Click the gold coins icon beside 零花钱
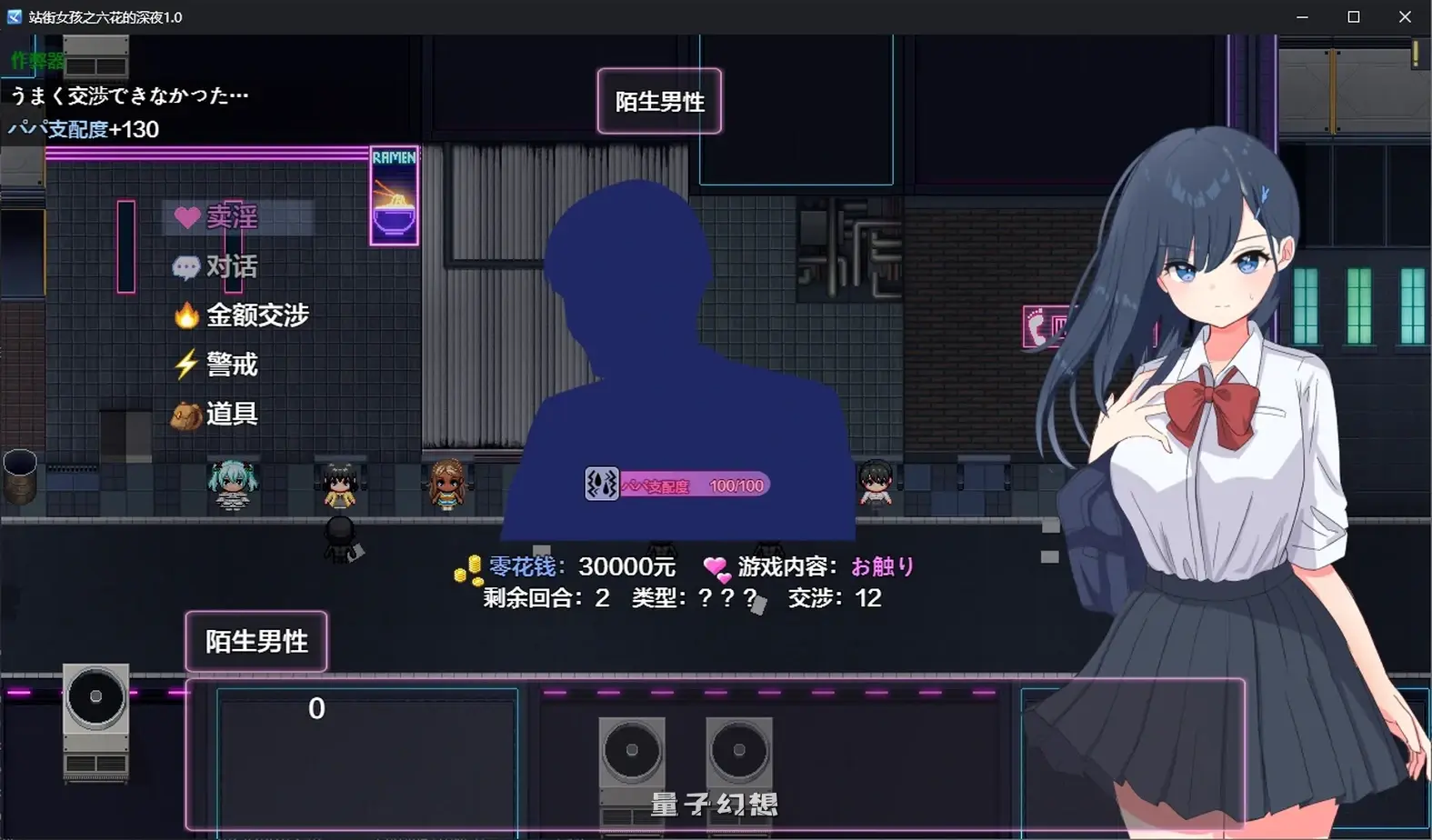Viewport: 1432px width, 840px height. [x=465, y=566]
